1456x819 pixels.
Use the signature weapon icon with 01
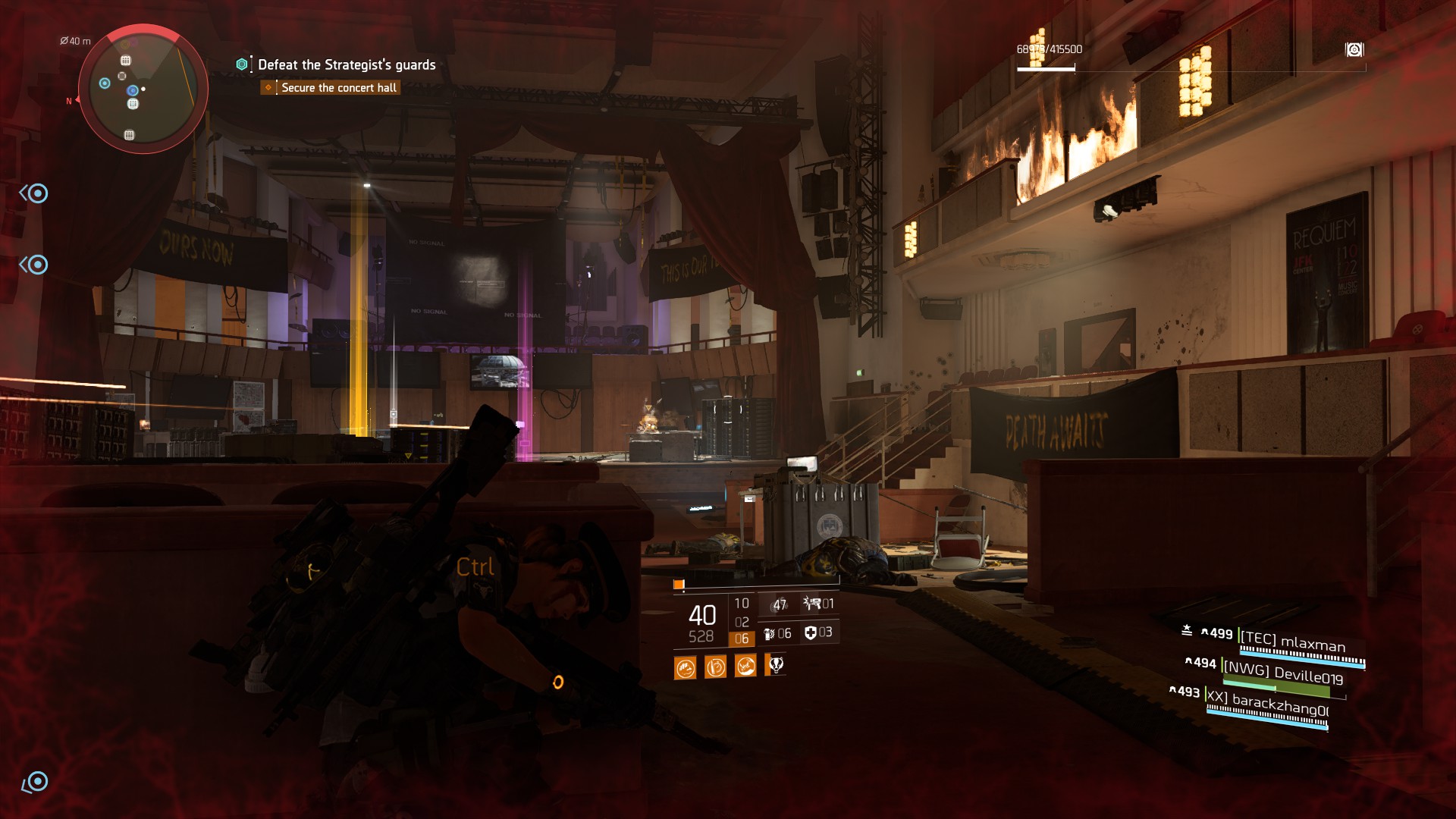tap(819, 604)
